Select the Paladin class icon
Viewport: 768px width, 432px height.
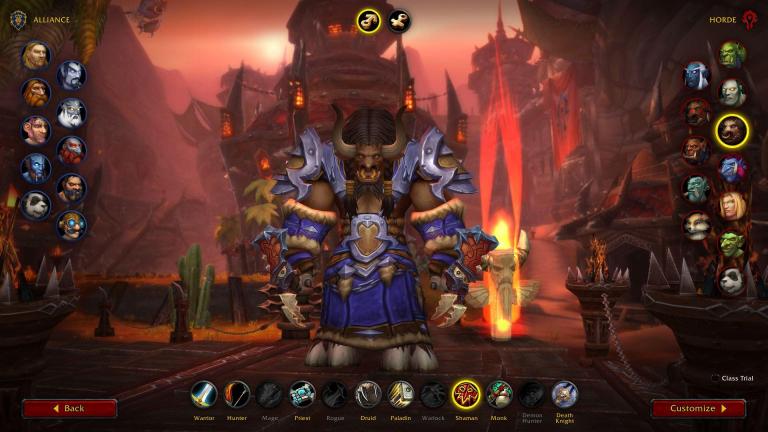click(x=400, y=394)
